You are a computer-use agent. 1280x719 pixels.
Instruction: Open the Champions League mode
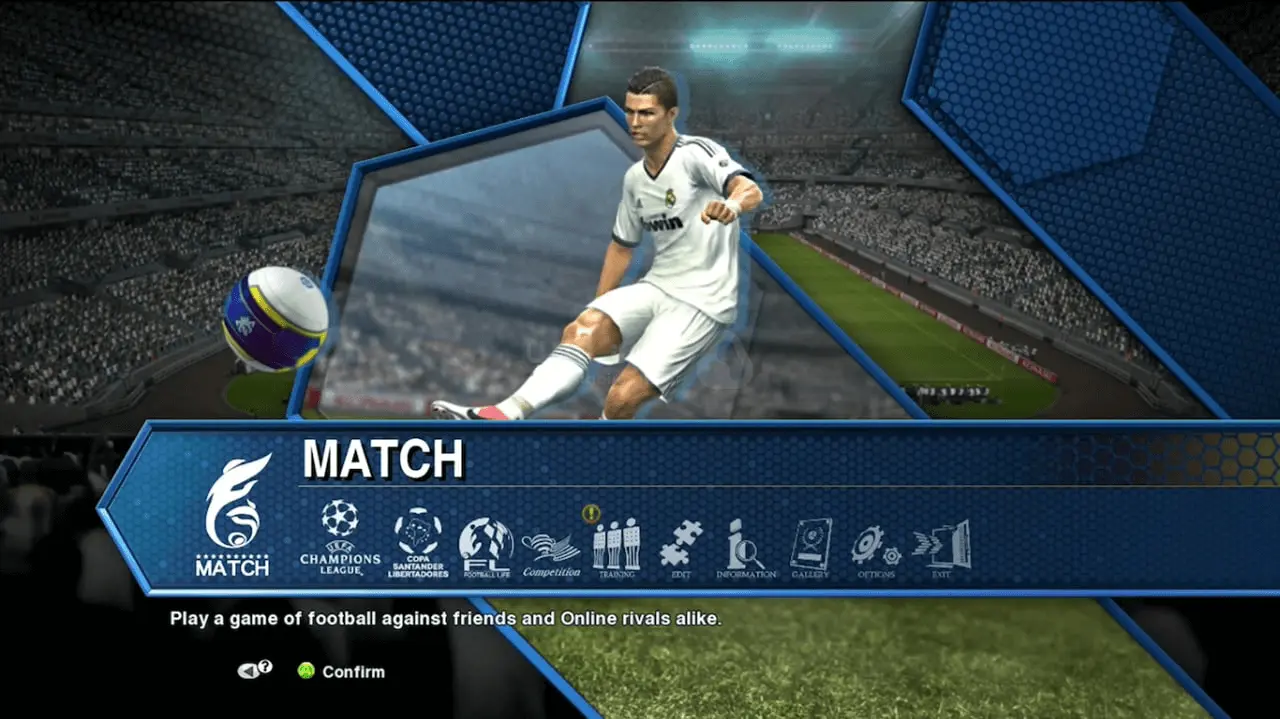coord(340,538)
